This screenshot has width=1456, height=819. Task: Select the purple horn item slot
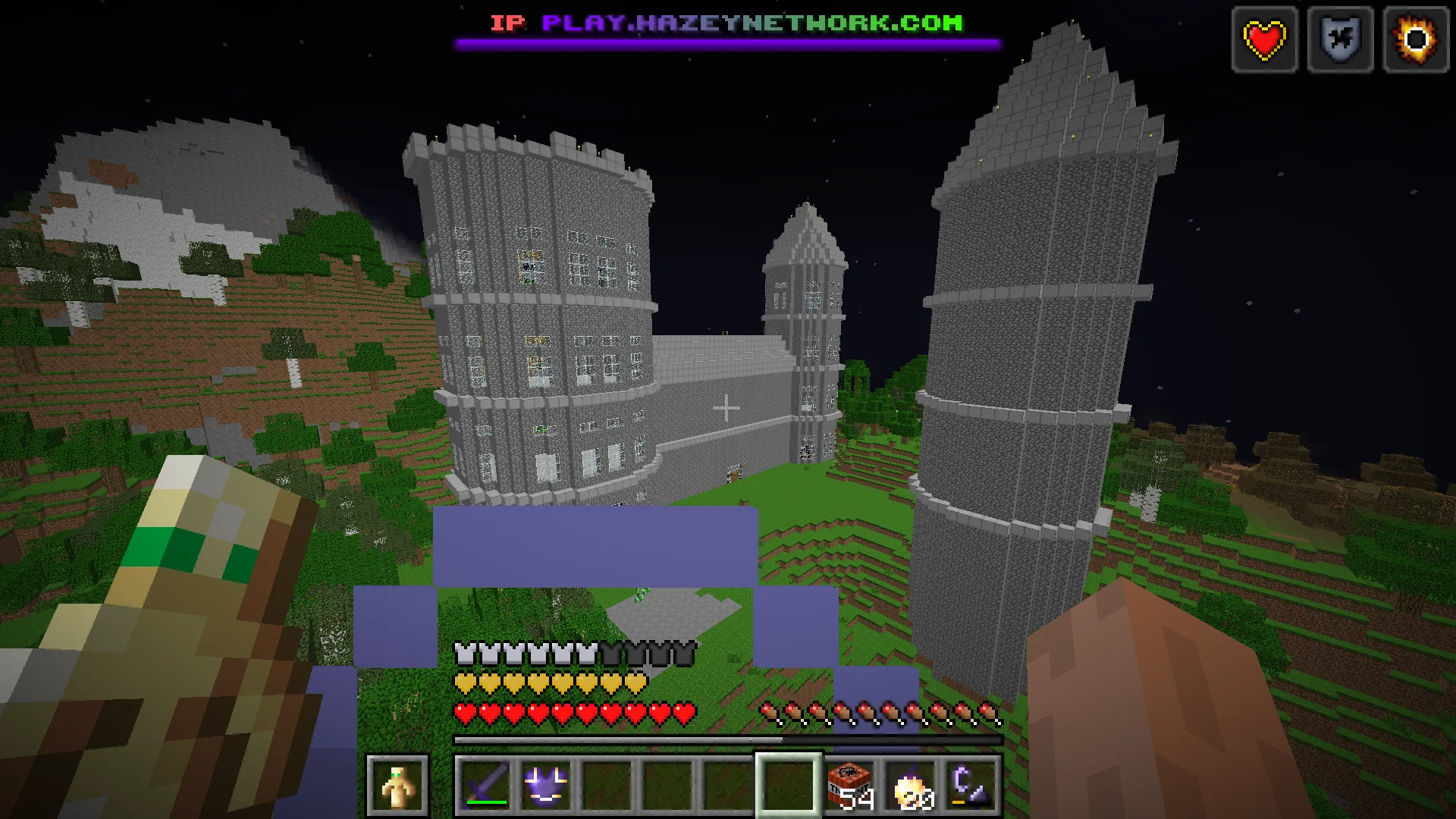[971, 785]
